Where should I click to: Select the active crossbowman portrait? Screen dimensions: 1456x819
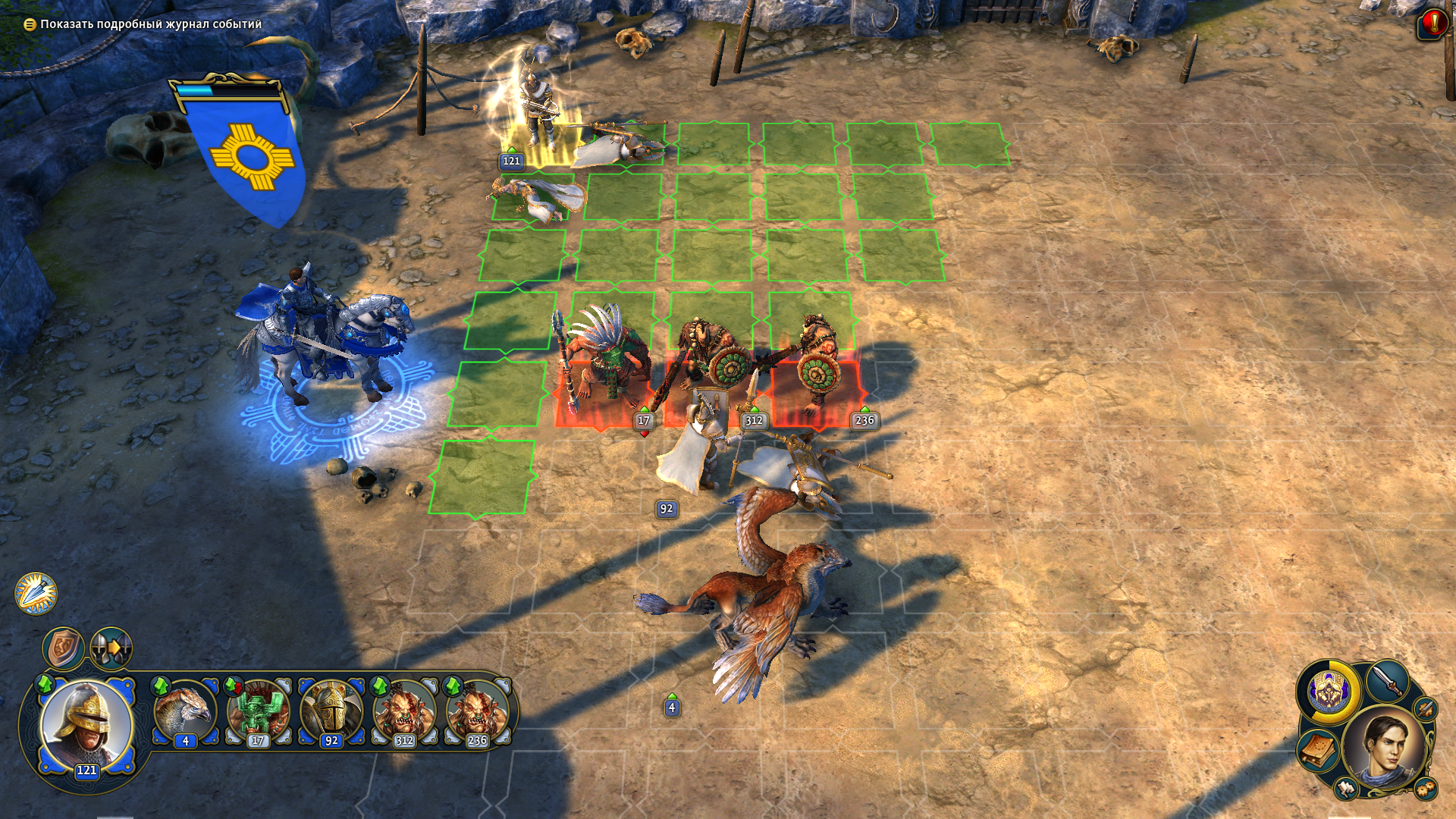(x=86, y=724)
